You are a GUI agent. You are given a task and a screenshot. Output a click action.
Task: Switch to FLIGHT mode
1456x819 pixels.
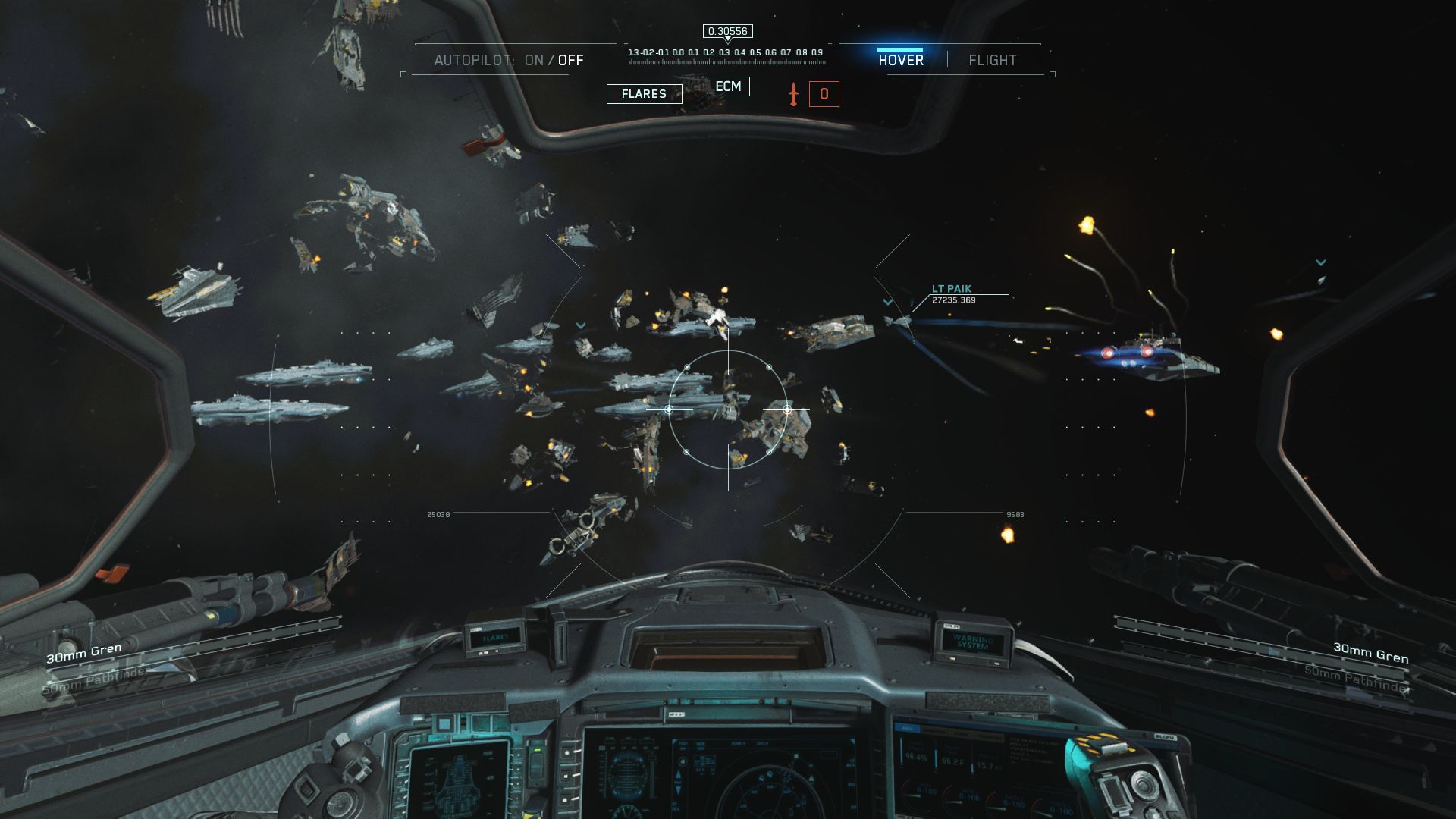point(992,61)
